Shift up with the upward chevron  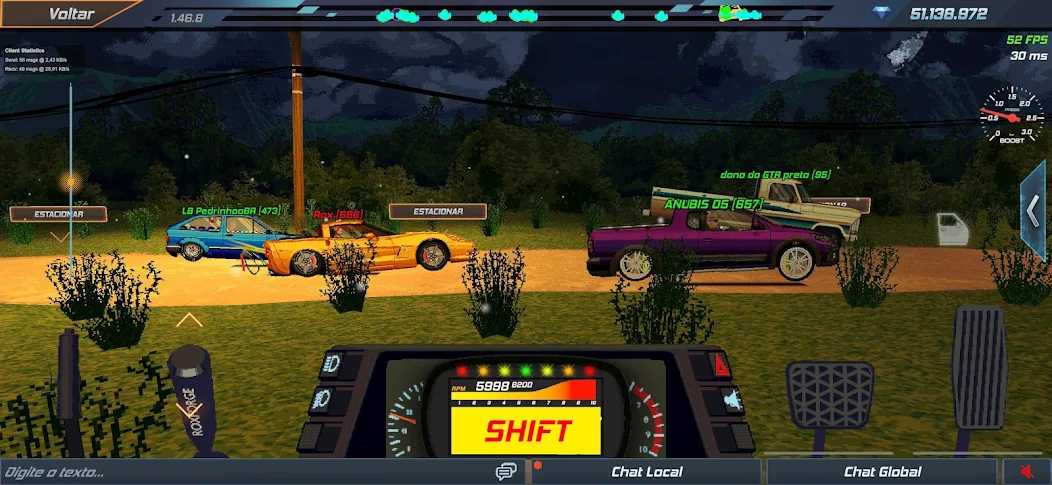189,321
